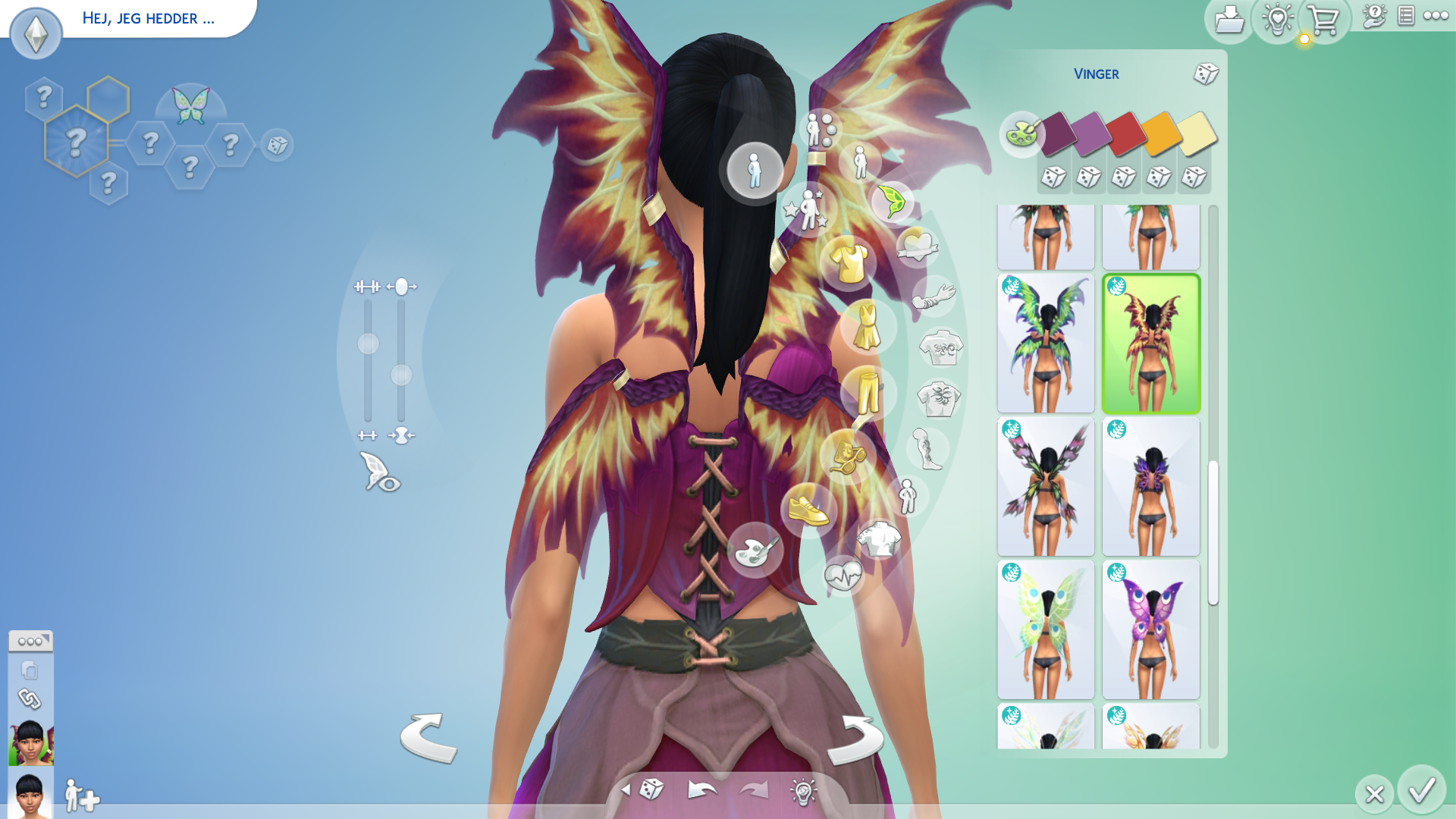The height and width of the screenshot is (819, 1456).
Task: Cancel with the X button
Action: pyautogui.click(x=1374, y=794)
